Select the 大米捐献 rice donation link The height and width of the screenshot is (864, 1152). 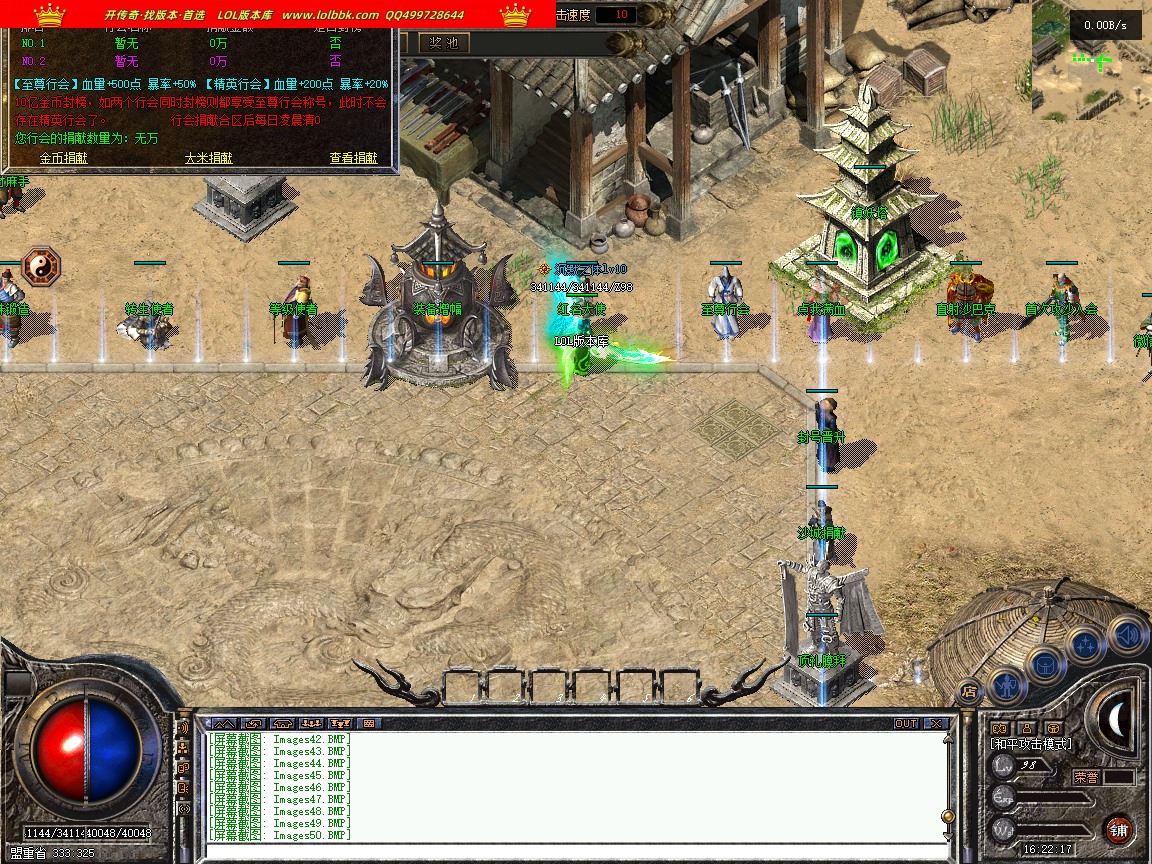tap(208, 158)
